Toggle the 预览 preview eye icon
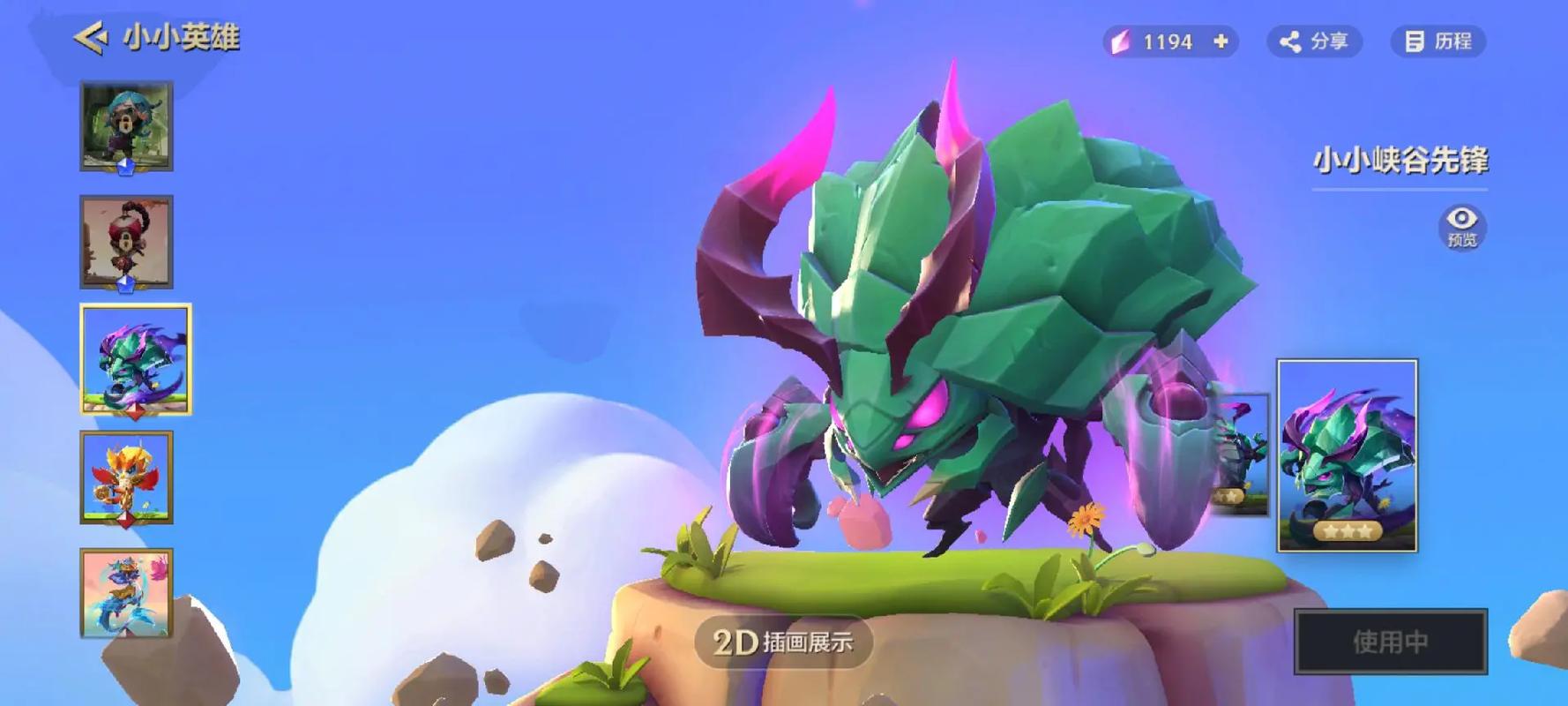 [x=1461, y=225]
